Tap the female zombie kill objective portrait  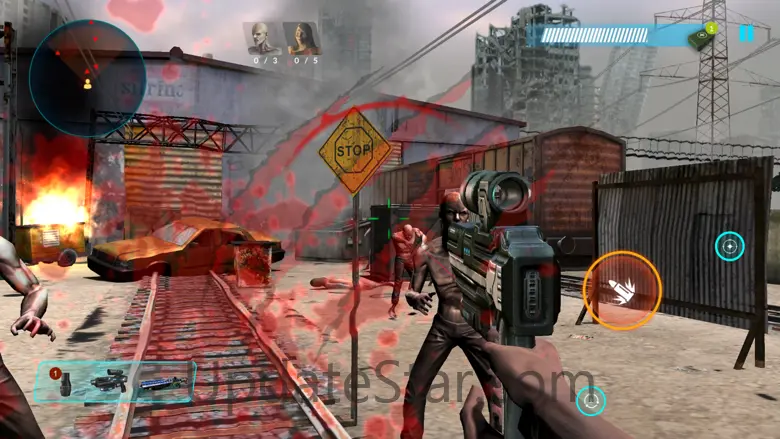click(x=300, y=39)
